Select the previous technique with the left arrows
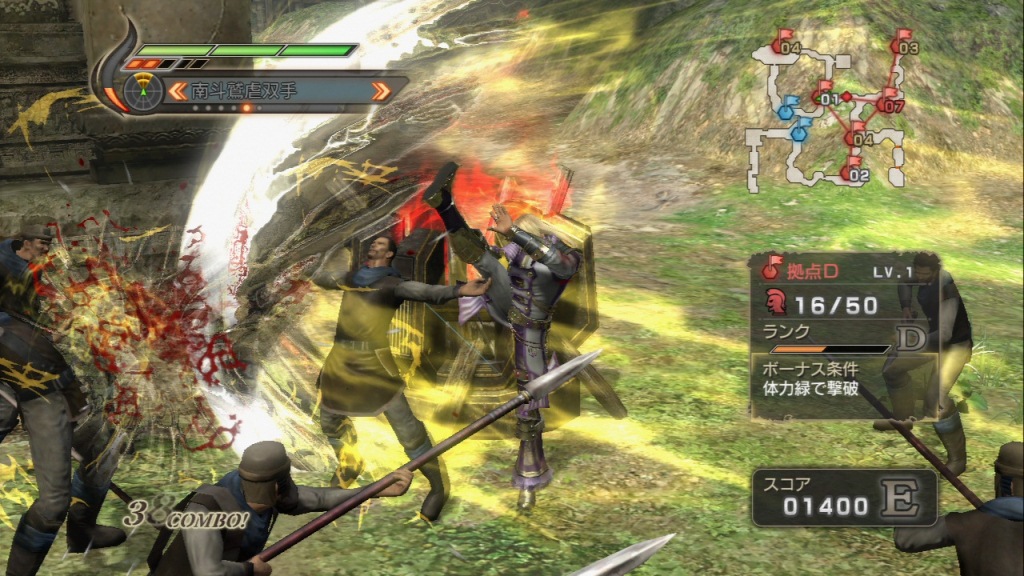Screen dimensions: 1024x576 pos(178,92)
